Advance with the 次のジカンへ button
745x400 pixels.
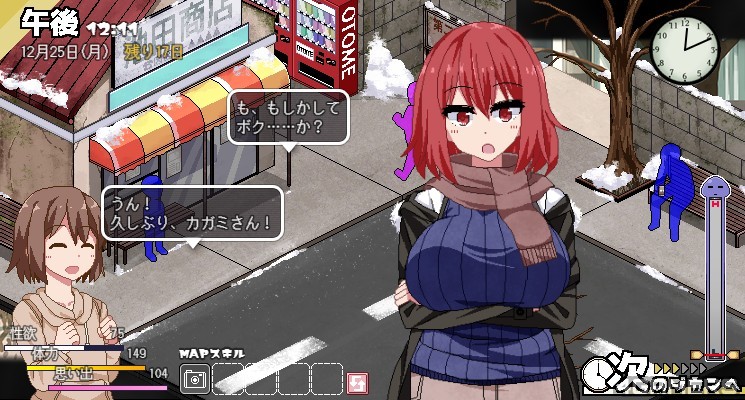pos(662,376)
